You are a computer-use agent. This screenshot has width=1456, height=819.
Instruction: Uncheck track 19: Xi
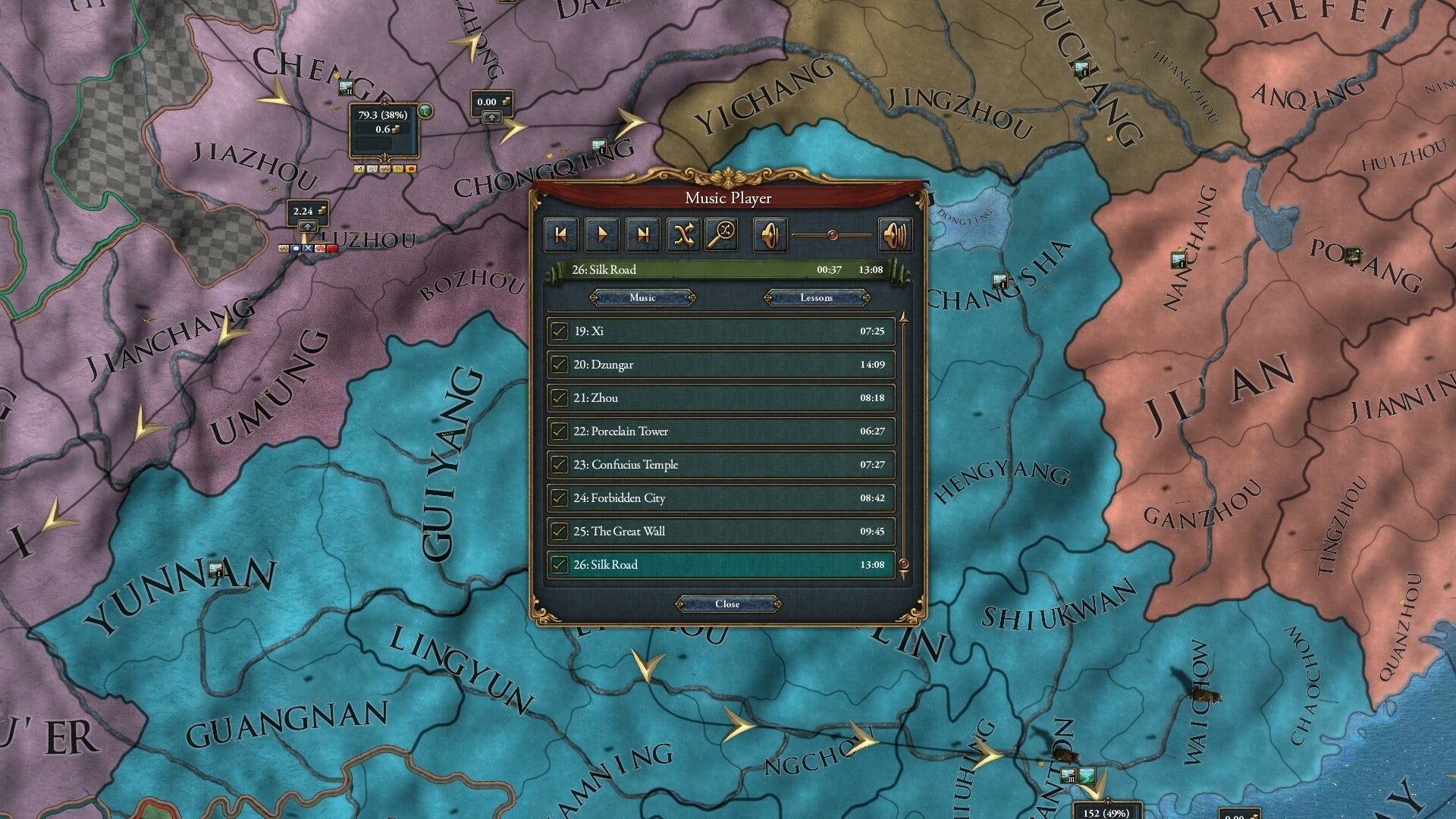[x=559, y=331]
